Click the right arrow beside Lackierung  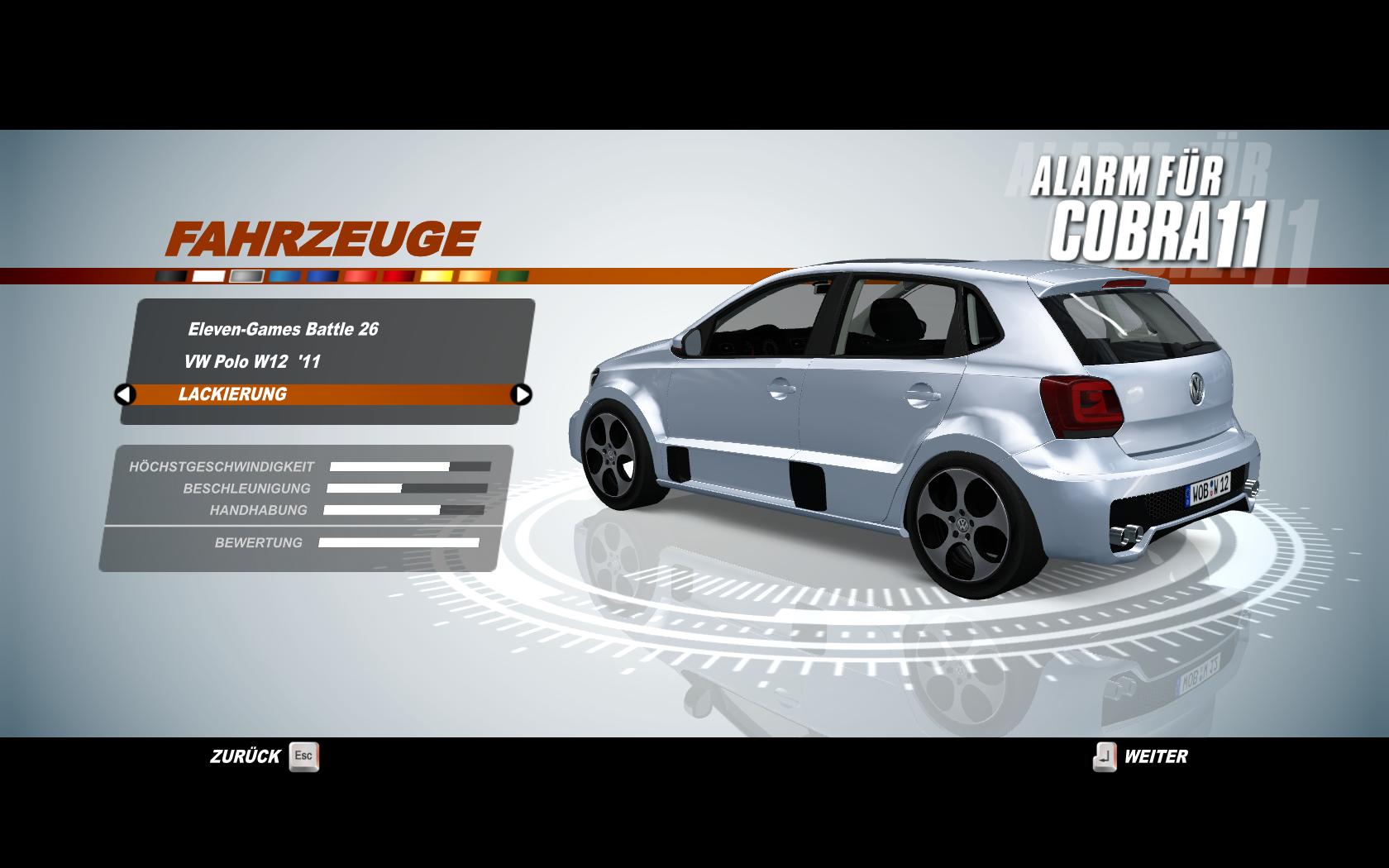pos(522,394)
